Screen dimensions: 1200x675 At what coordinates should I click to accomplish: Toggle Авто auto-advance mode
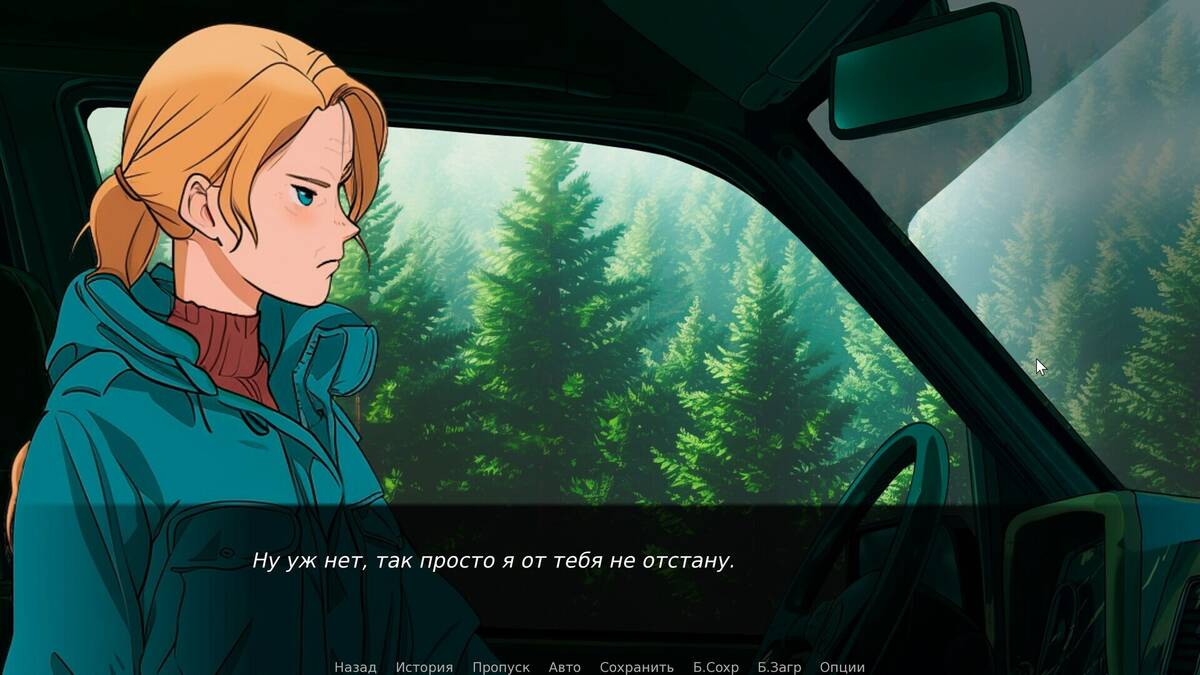pos(564,667)
